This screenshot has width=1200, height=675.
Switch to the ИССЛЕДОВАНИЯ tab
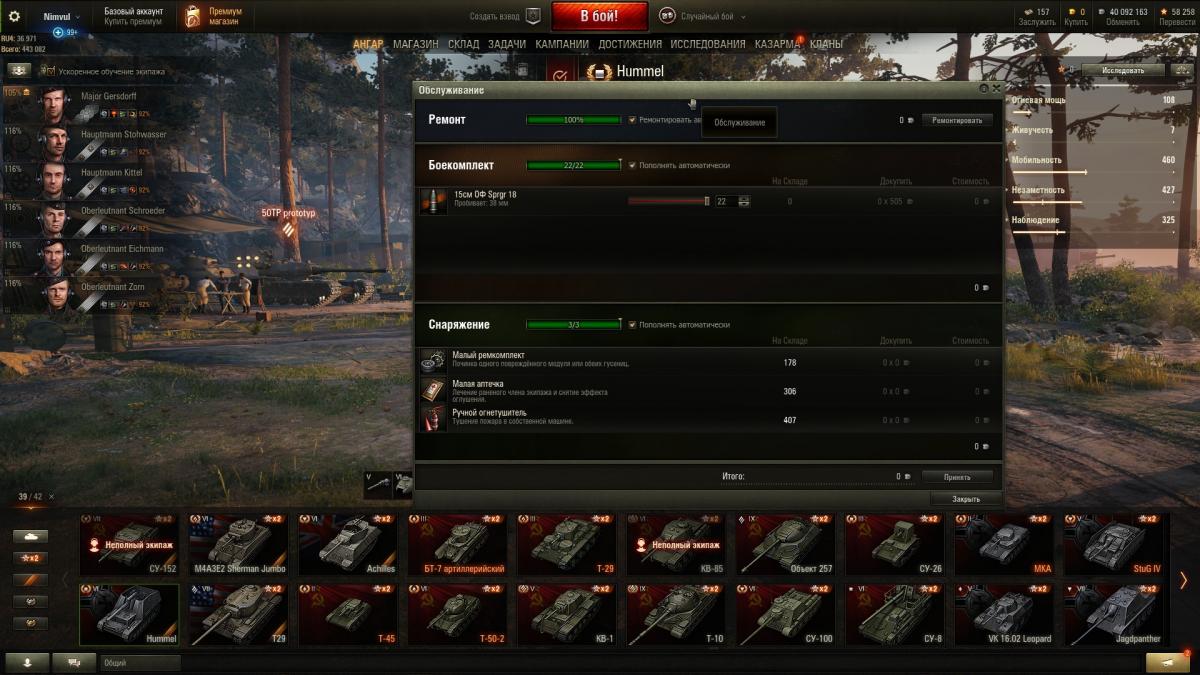click(x=707, y=44)
